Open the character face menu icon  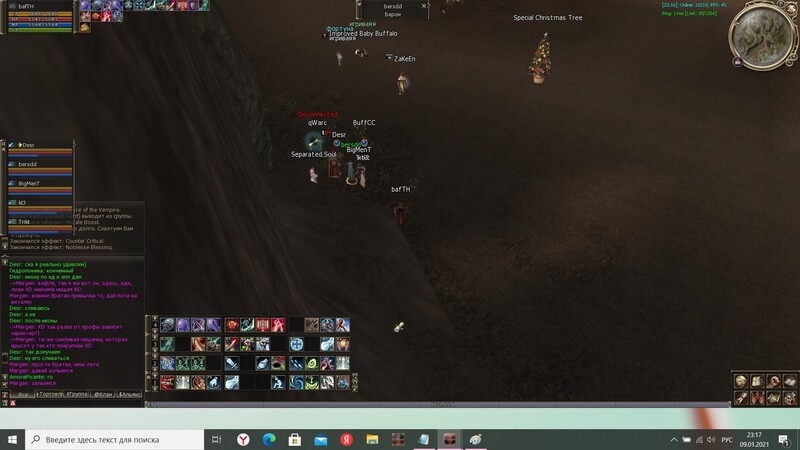pos(741,380)
